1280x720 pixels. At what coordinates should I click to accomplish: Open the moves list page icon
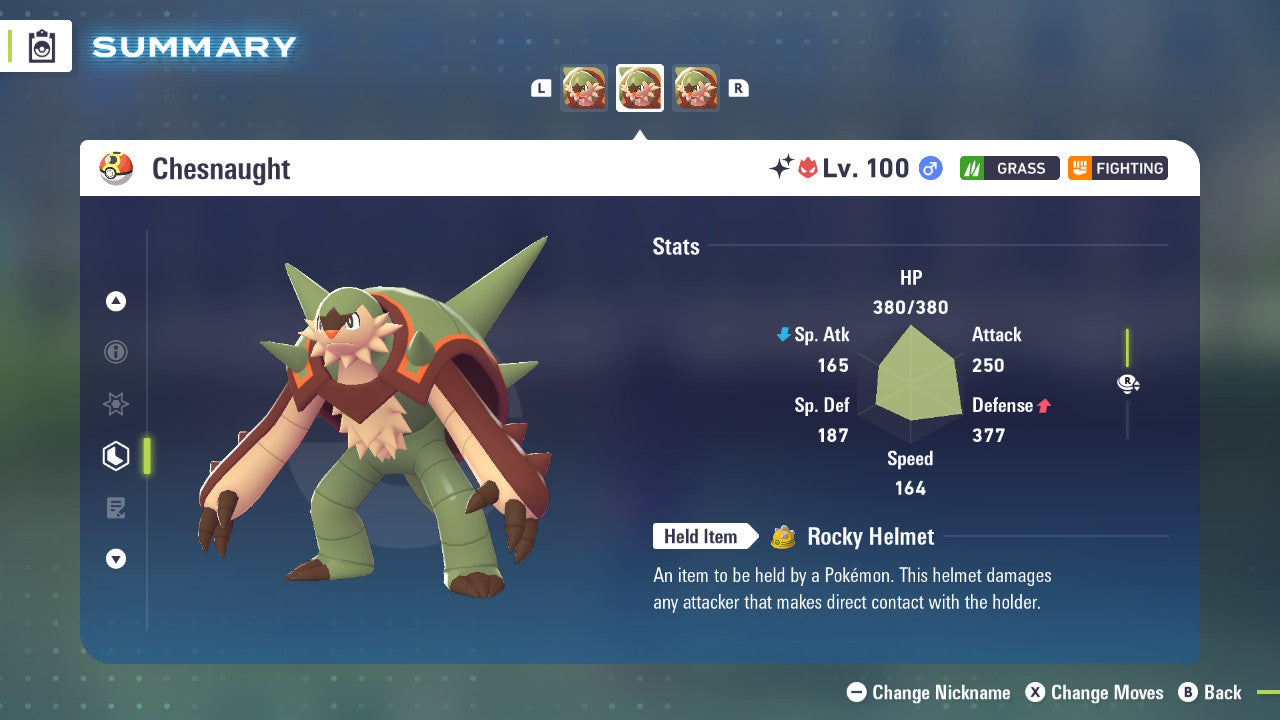[x=116, y=508]
